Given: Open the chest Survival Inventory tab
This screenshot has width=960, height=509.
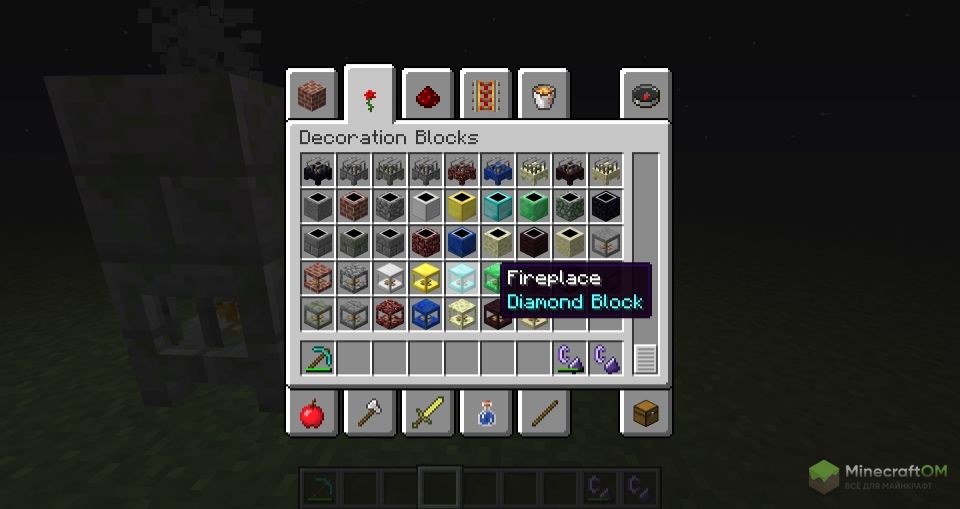Looking at the screenshot, I should click(x=646, y=411).
